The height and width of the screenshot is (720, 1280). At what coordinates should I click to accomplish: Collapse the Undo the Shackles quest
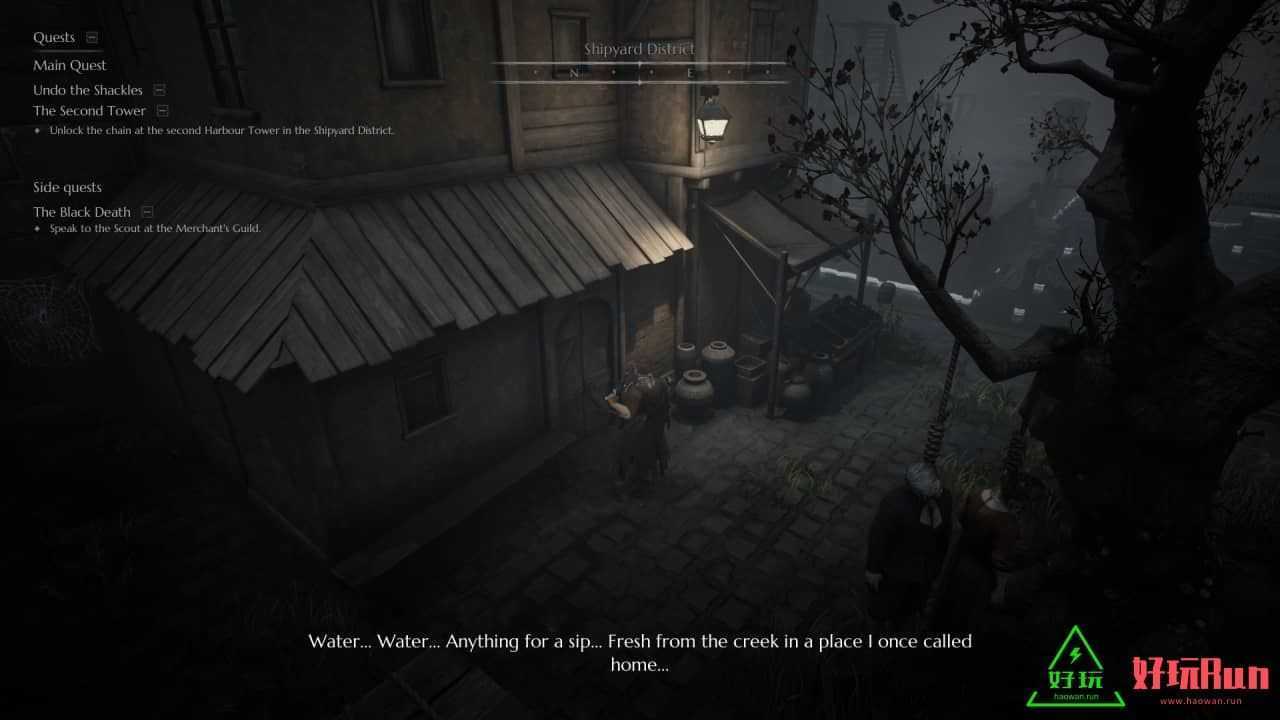159,90
